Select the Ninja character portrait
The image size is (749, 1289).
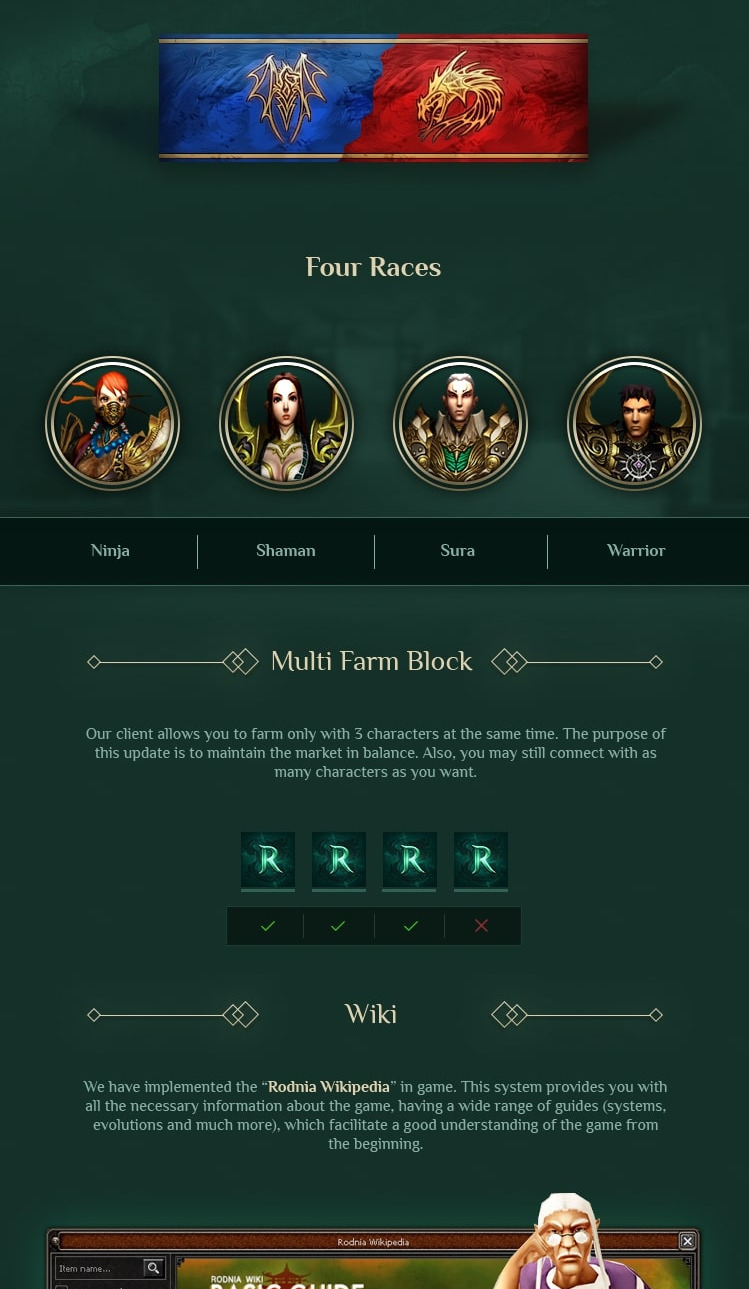113,424
